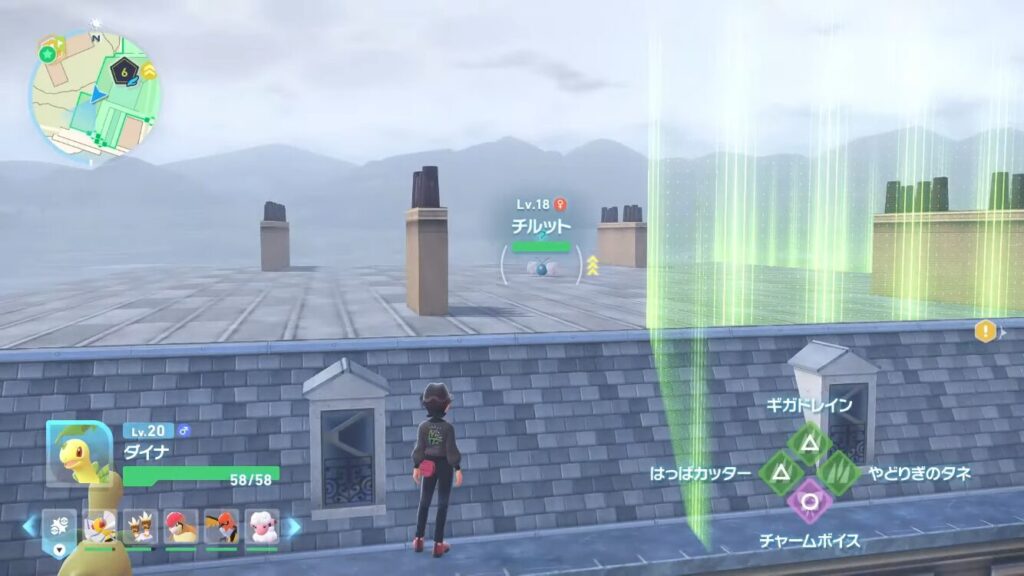This screenshot has width=1024, height=576.
Task: Cycle party right with the arrow
Action: tap(294, 525)
